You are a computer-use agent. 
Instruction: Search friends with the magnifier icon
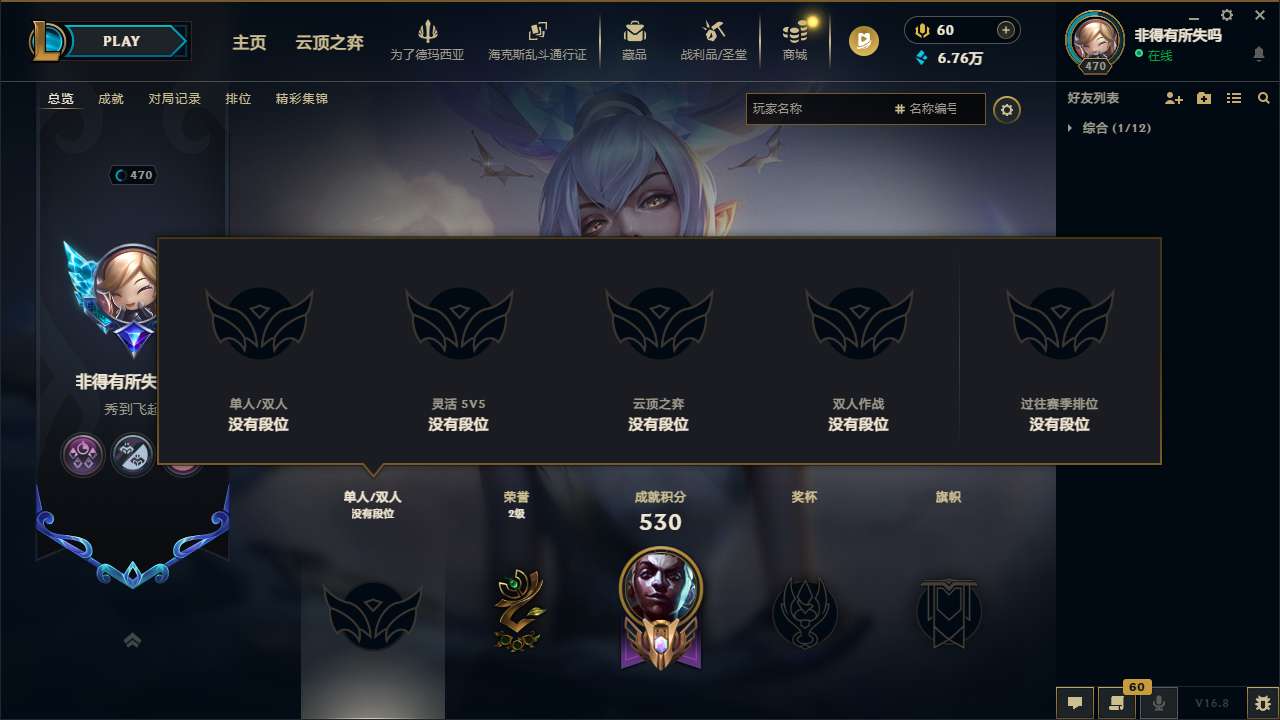pyautogui.click(x=1263, y=98)
